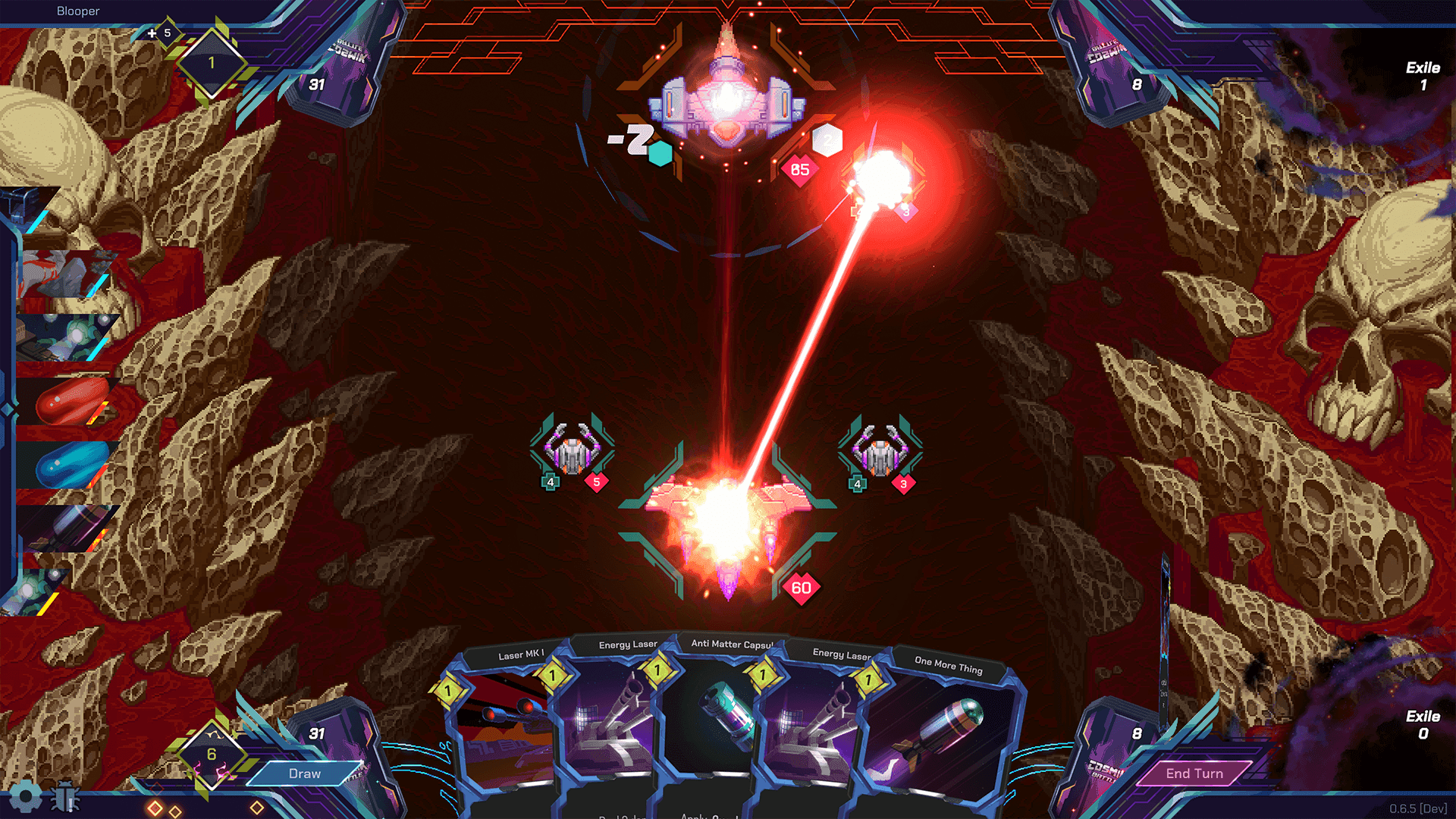Click the blue capsule icon in left sidebar
The width and height of the screenshot is (1456, 819).
[68, 459]
